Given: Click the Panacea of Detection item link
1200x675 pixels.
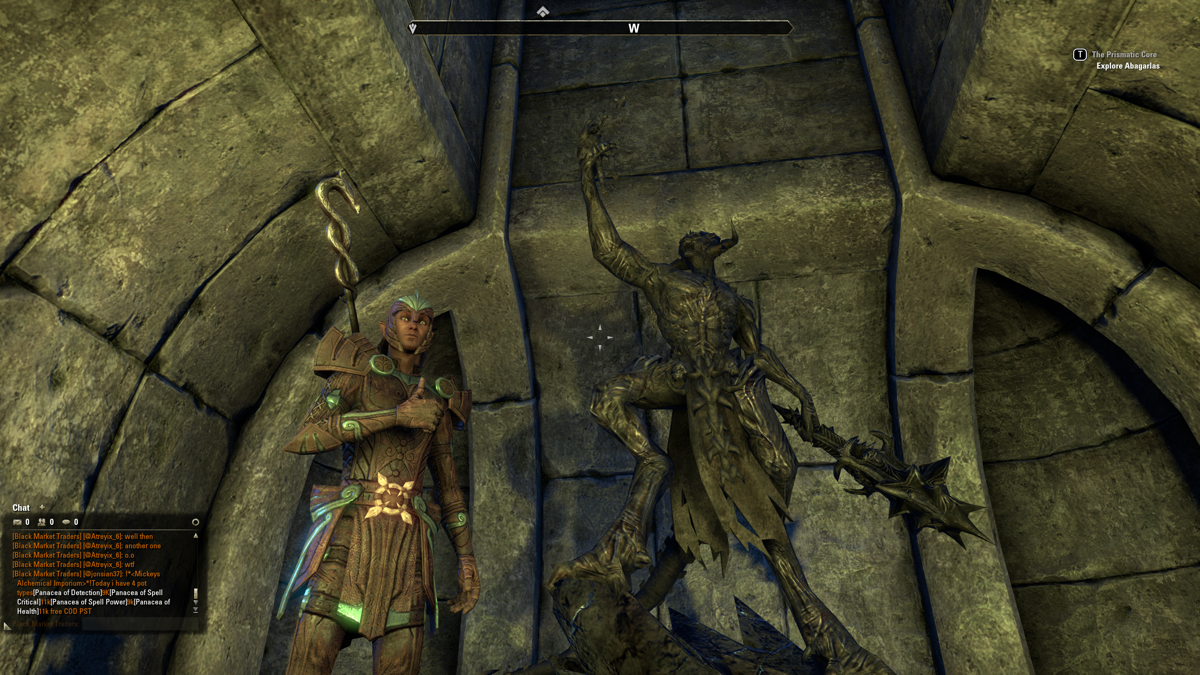Looking at the screenshot, I should point(67,593).
